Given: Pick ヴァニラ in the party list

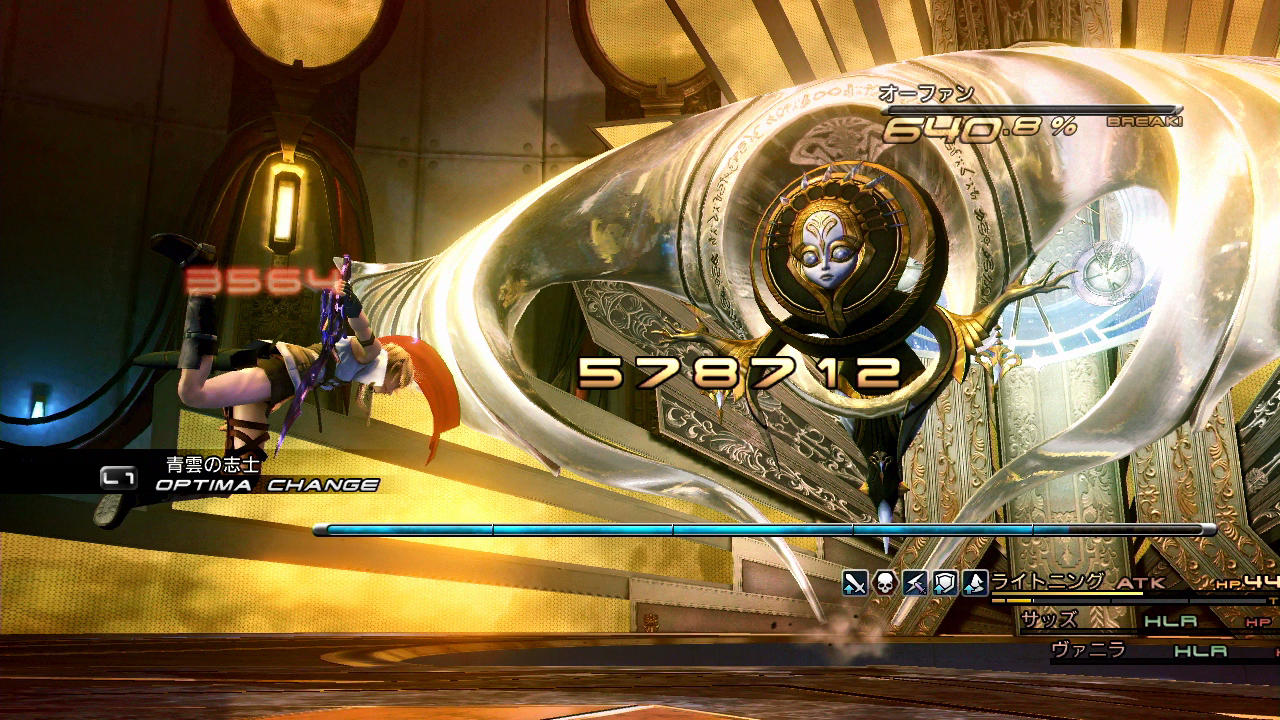Looking at the screenshot, I should tap(1089, 650).
